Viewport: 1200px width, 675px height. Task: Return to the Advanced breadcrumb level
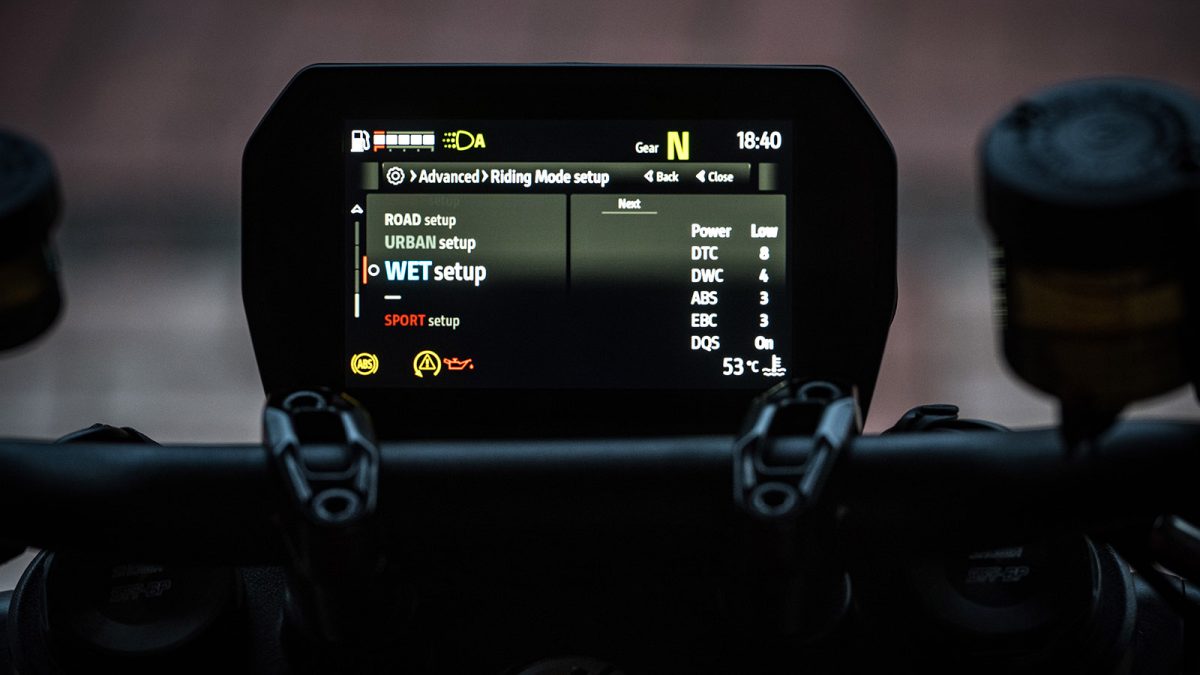coord(448,177)
